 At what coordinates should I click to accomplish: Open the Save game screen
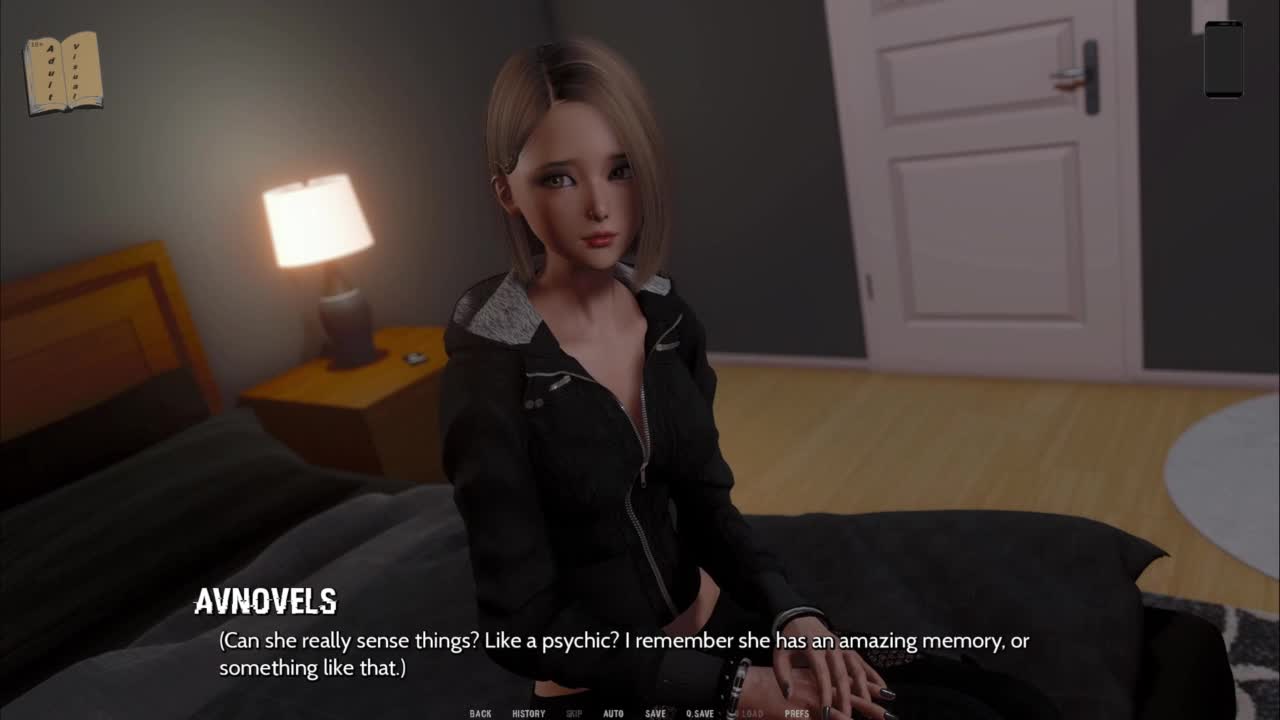[x=655, y=713]
